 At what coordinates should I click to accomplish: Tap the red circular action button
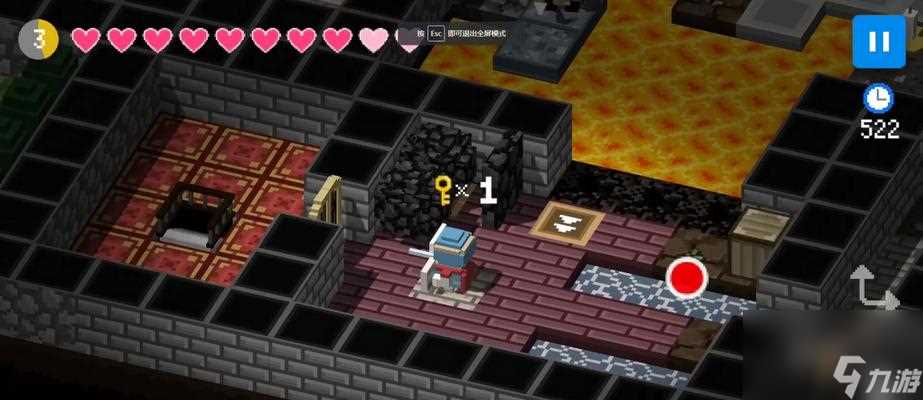687,277
